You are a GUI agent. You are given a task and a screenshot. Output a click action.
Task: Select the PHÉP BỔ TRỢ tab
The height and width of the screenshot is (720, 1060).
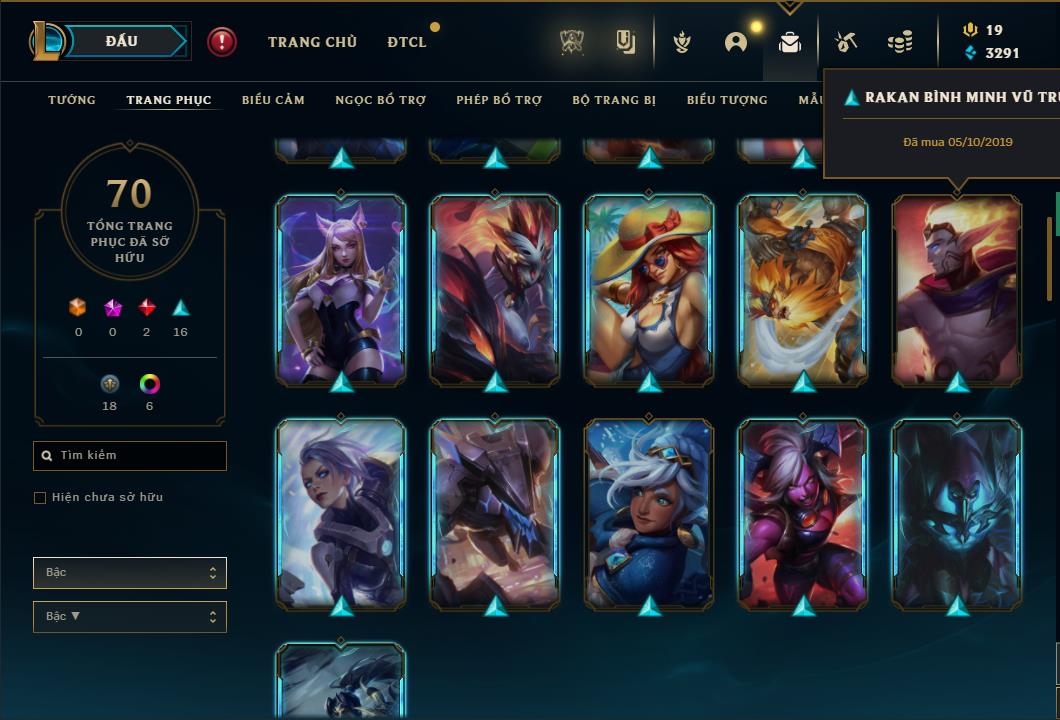(x=499, y=100)
